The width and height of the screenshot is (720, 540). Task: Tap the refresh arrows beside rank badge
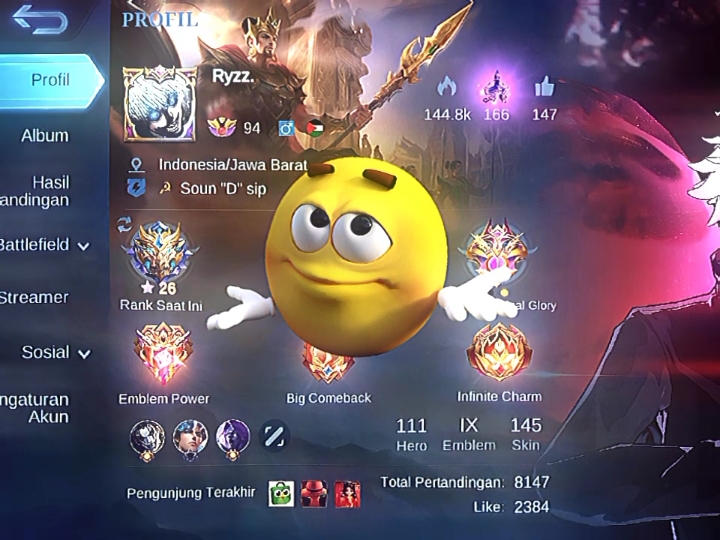click(x=125, y=225)
